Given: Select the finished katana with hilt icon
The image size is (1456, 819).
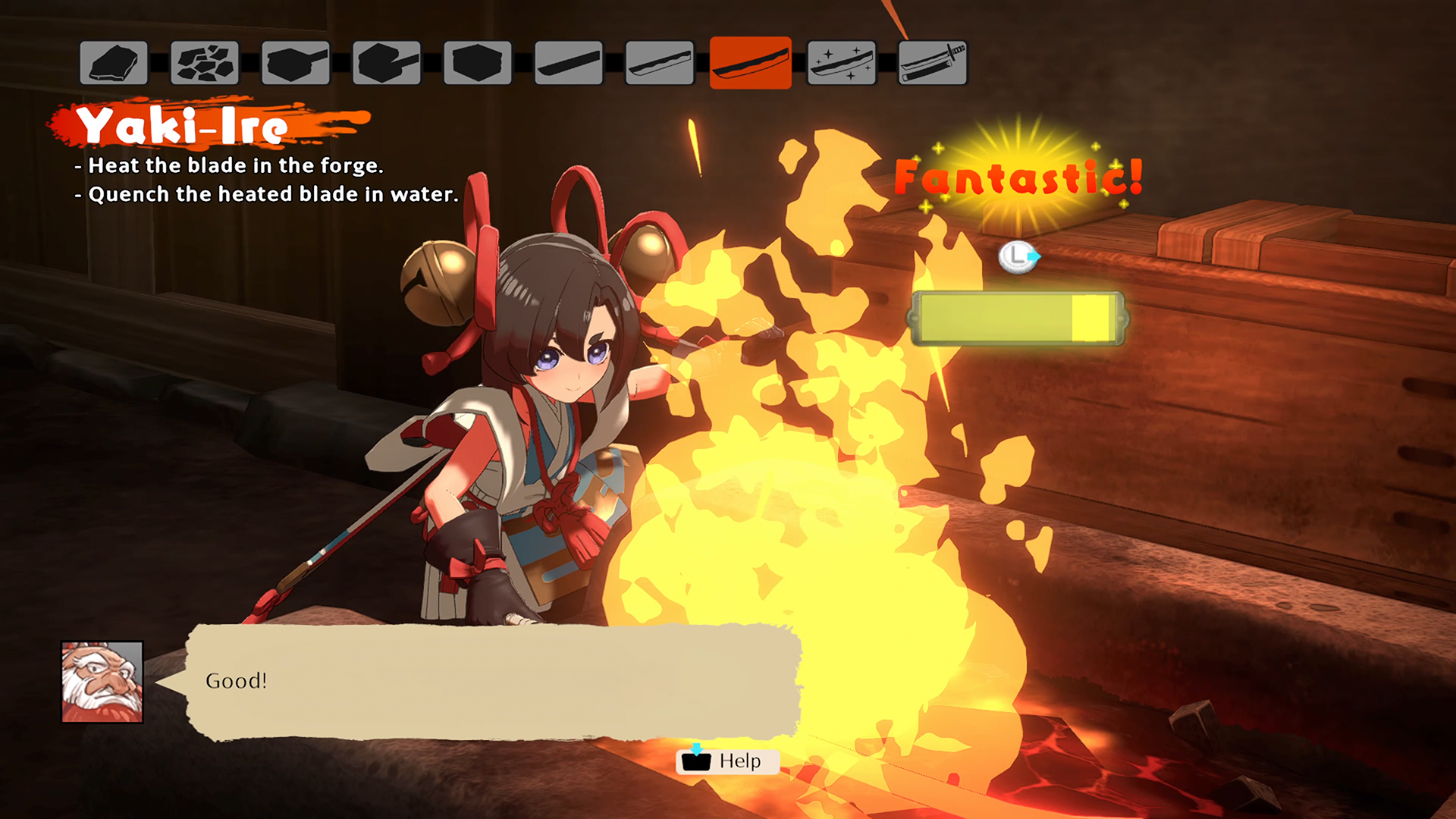Looking at the screenshot, I should [933, 62].
